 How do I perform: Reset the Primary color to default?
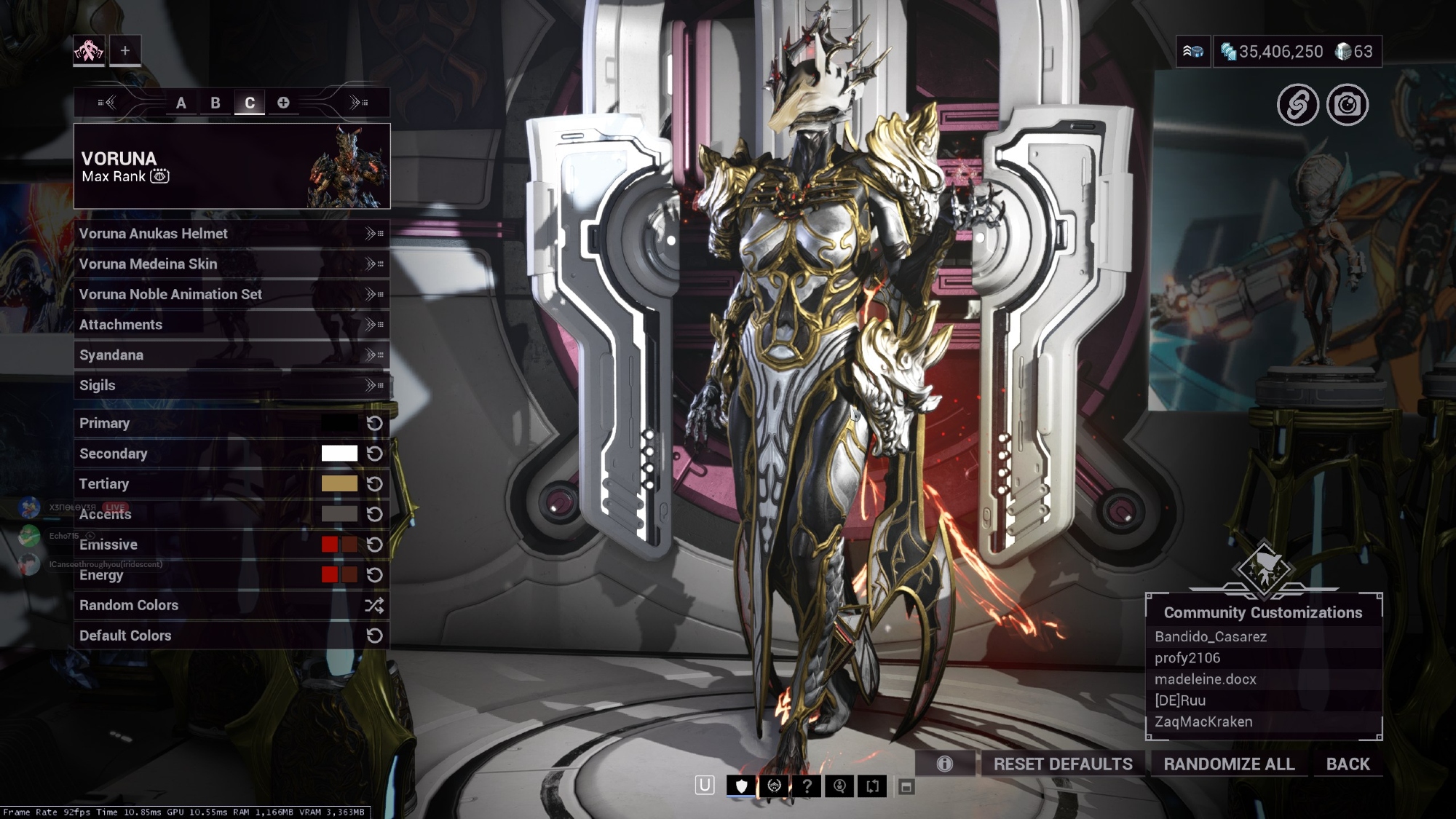pyautogui.click(x=374, y=424)
